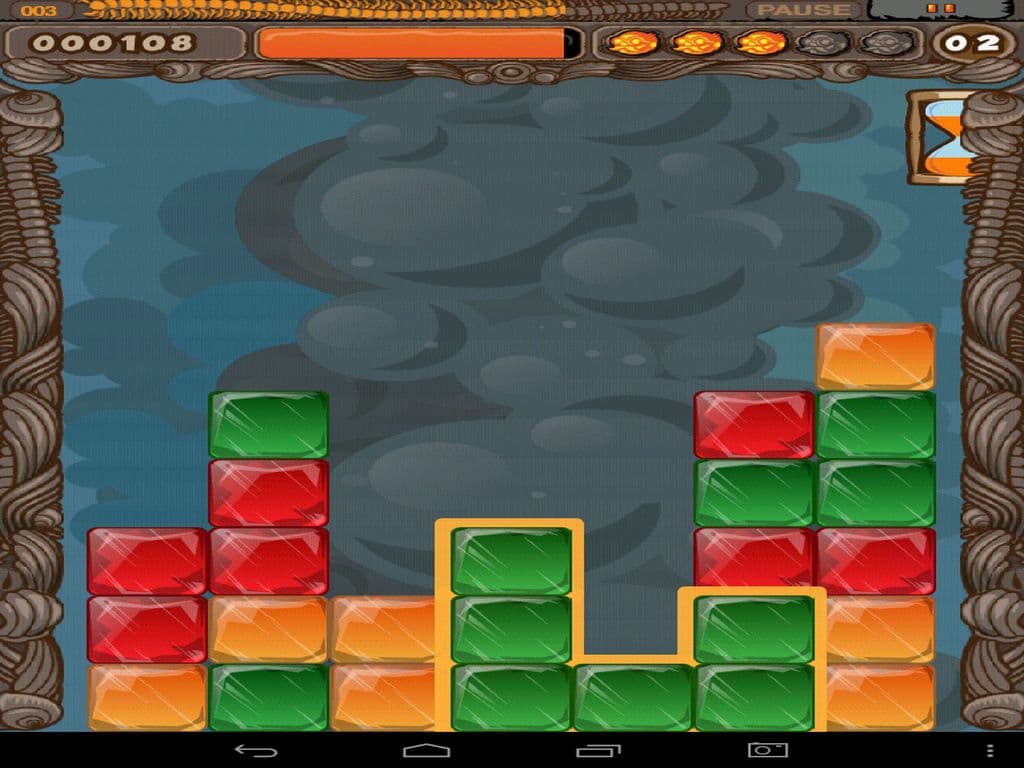Tap the green block capping the left red stack
This screenshot has width=1024, height=768.
pyautogui.click(x=268, y=424)
